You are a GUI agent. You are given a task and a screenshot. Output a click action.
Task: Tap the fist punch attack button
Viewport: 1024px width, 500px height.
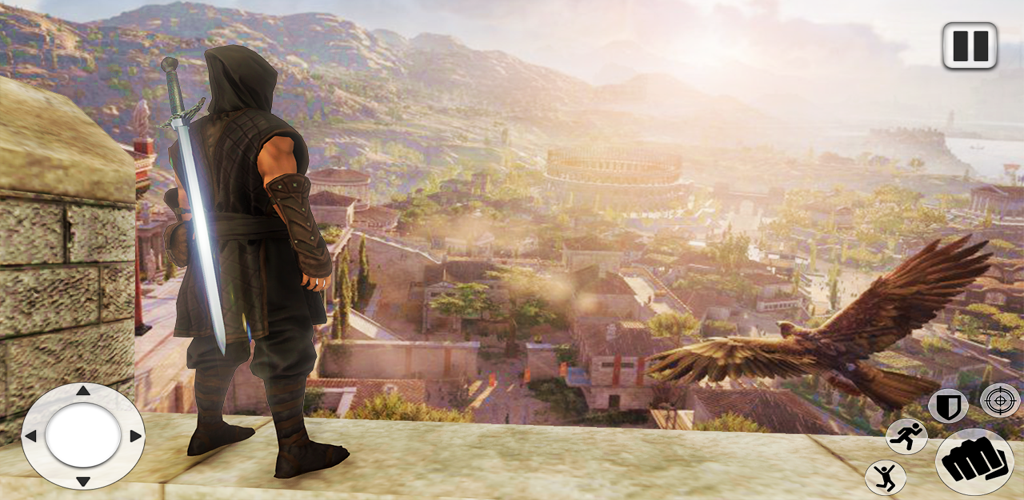click(x=968, y=461)
